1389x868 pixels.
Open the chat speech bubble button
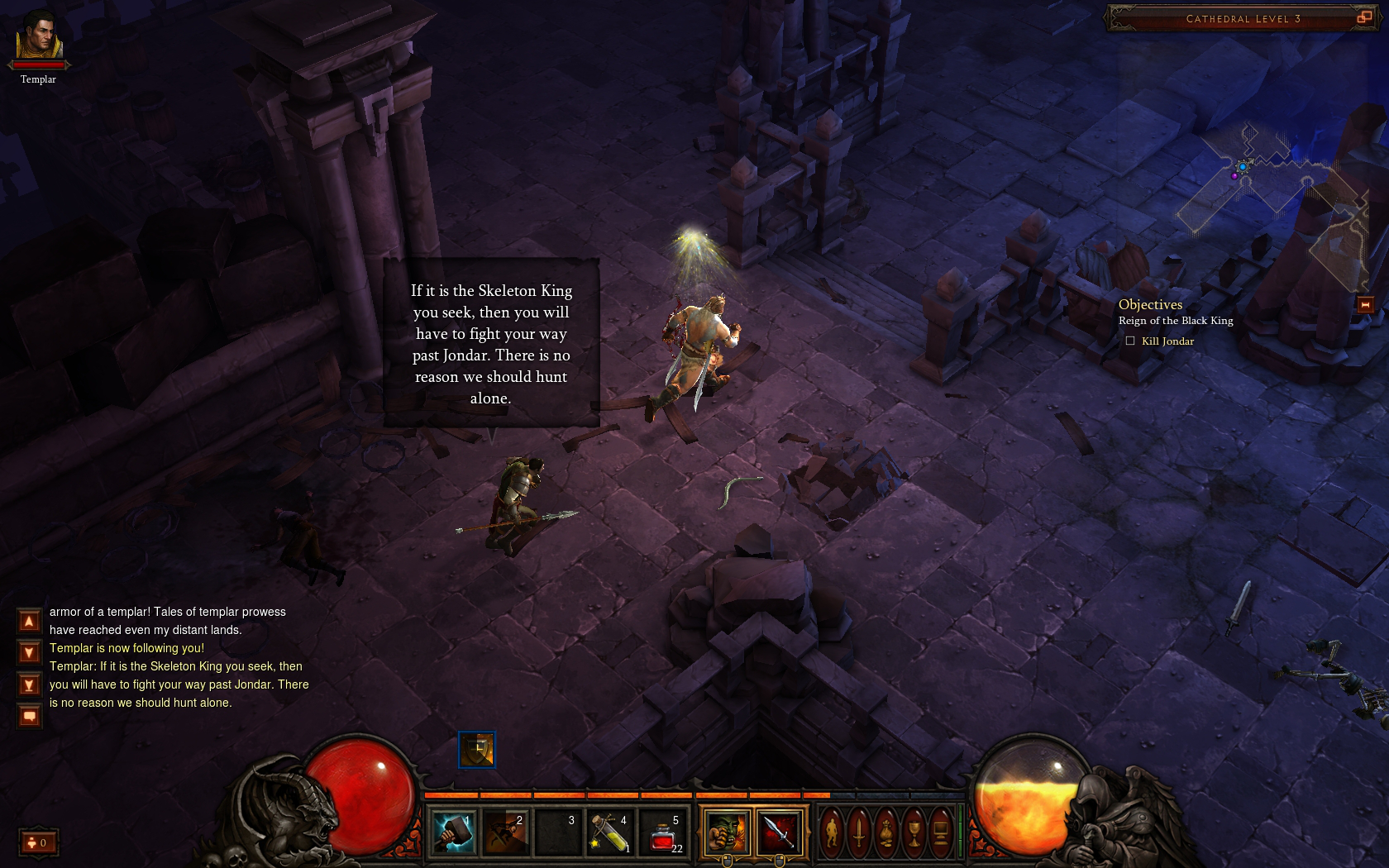pos(29,716)
